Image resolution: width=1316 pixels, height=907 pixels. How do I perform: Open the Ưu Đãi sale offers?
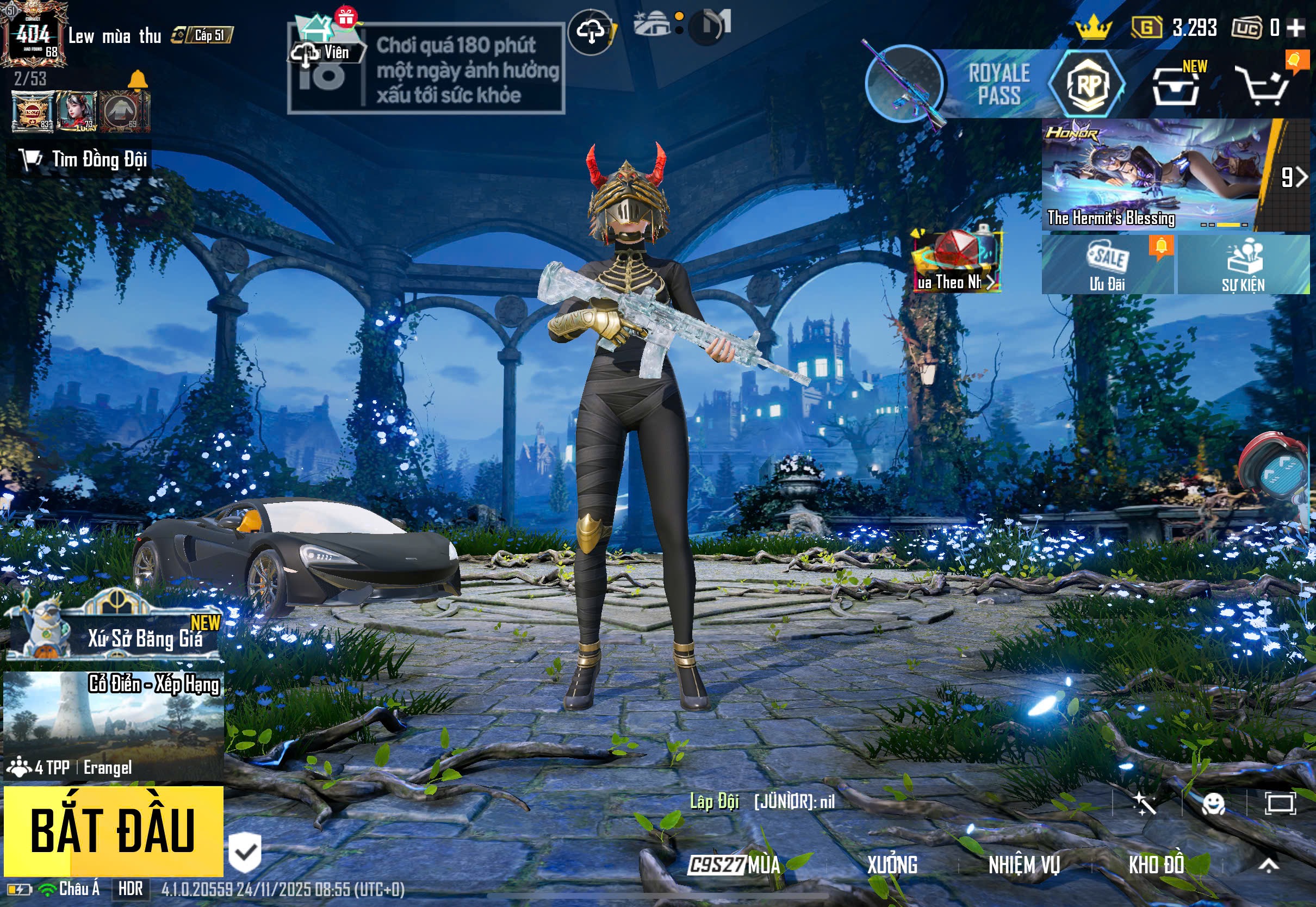[x=1107, y=264]
